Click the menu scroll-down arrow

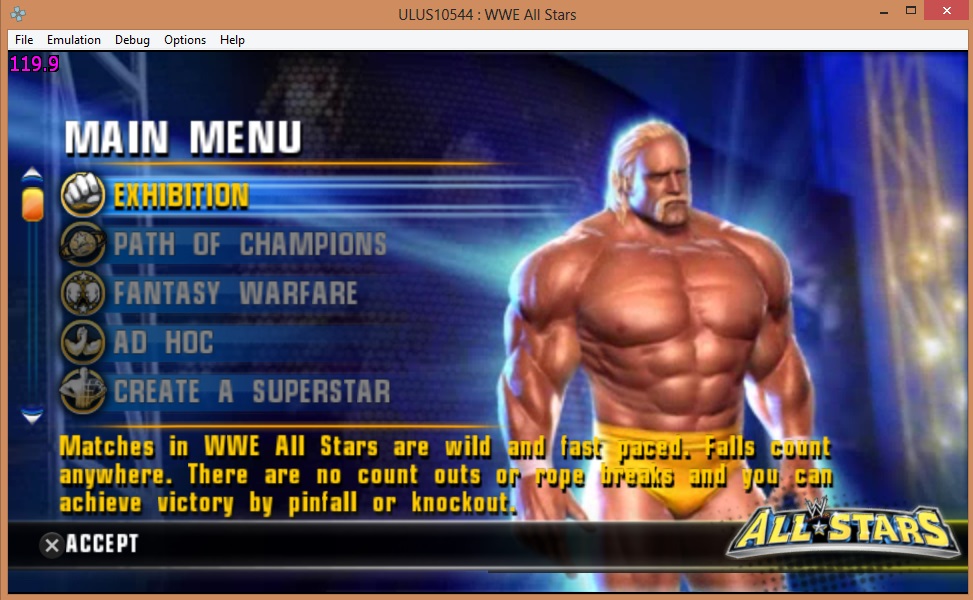click(33, 413)
